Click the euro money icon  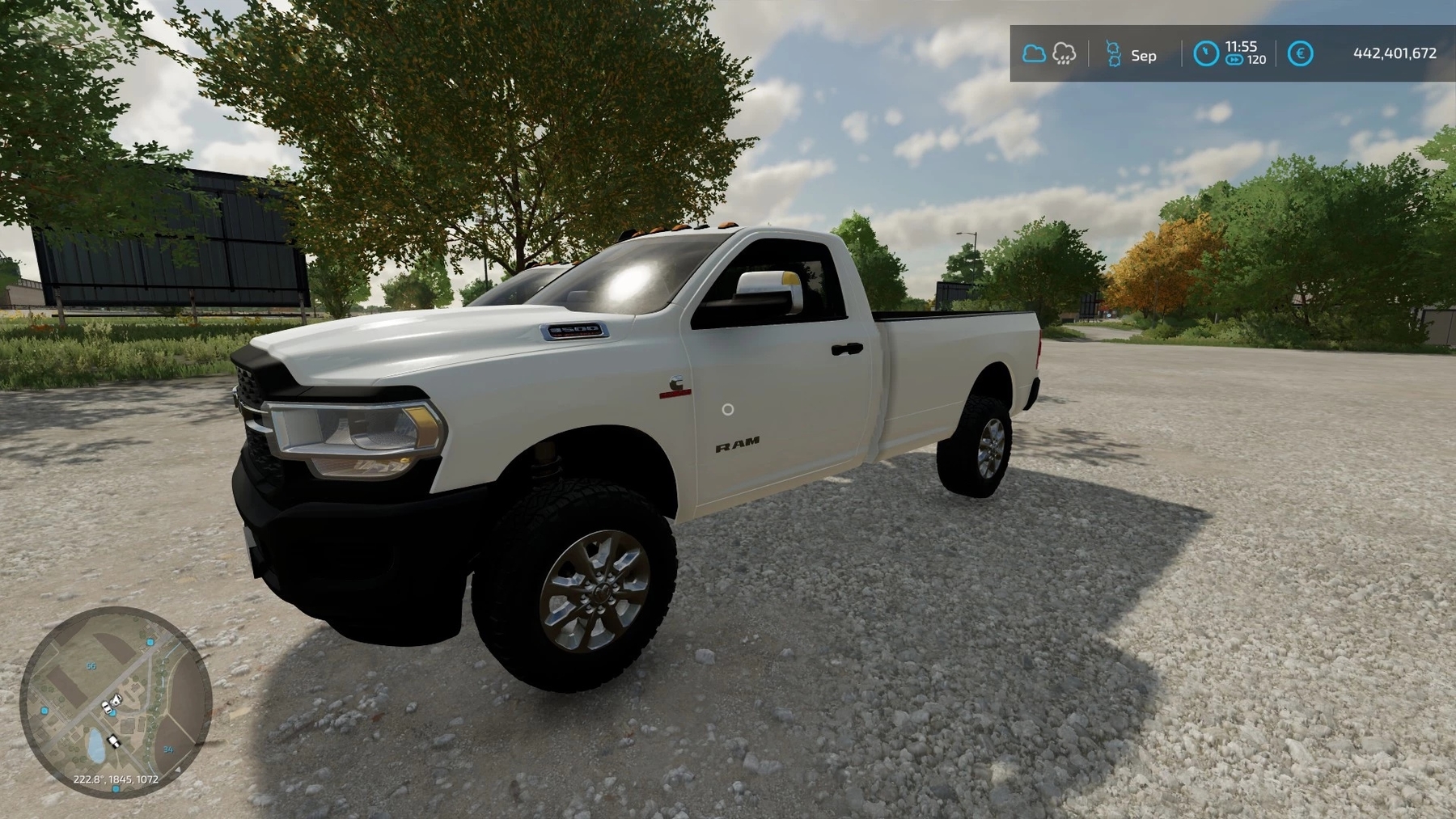(x=1300, y=53)
